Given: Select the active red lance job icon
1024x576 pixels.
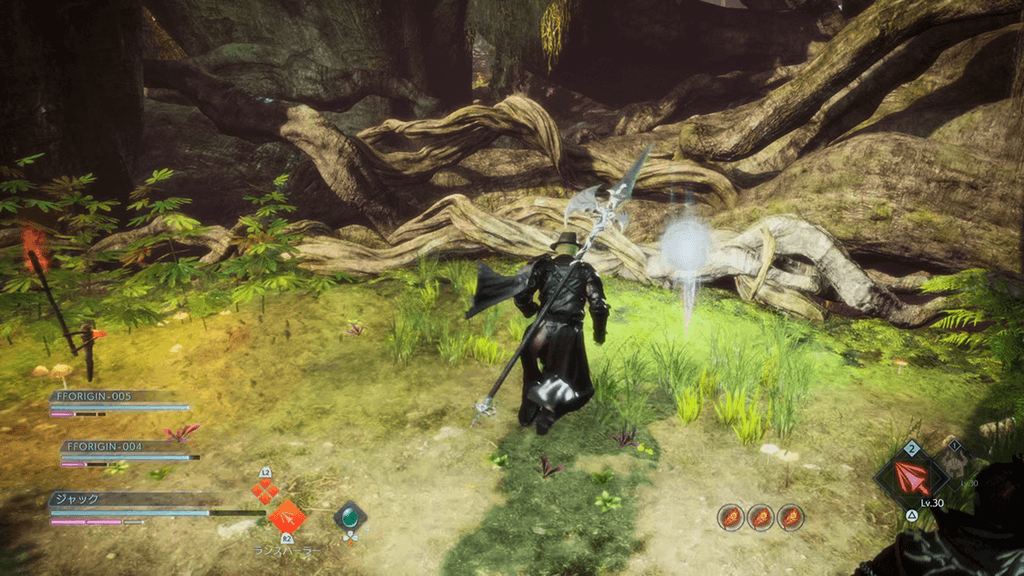Looking at the screenshot, I should point(909,476).
